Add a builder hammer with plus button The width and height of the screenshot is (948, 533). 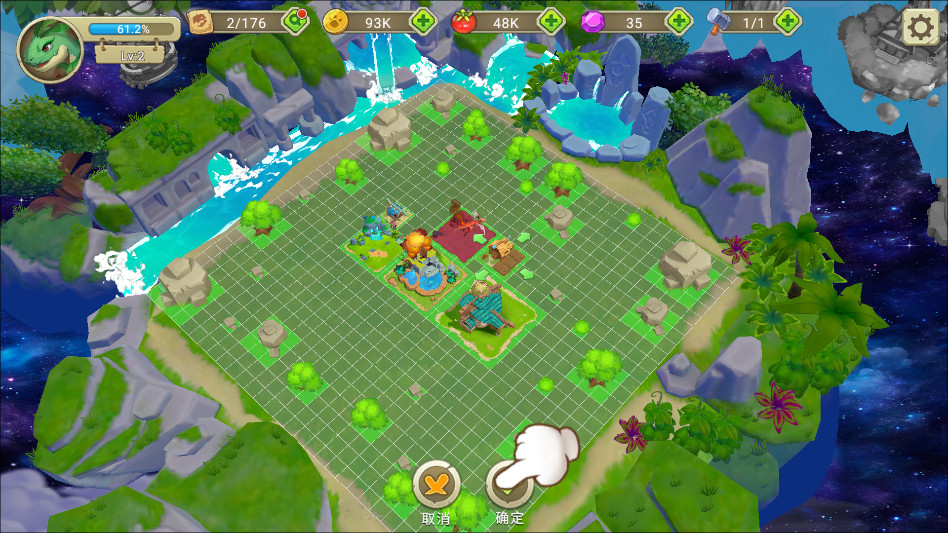(x=787, y=20)
